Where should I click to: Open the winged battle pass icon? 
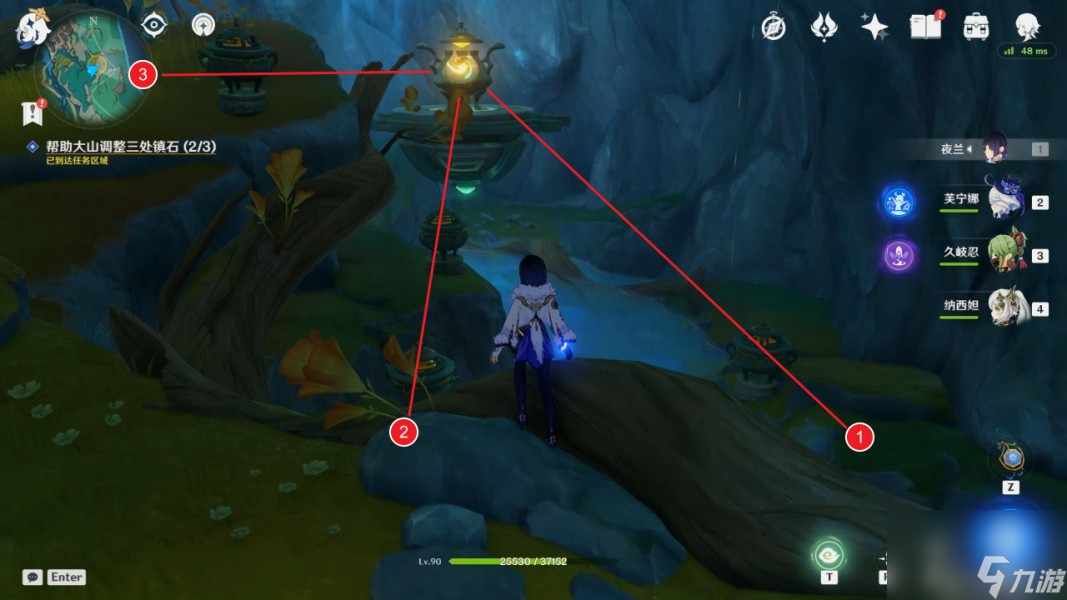(x=824, y=27)
